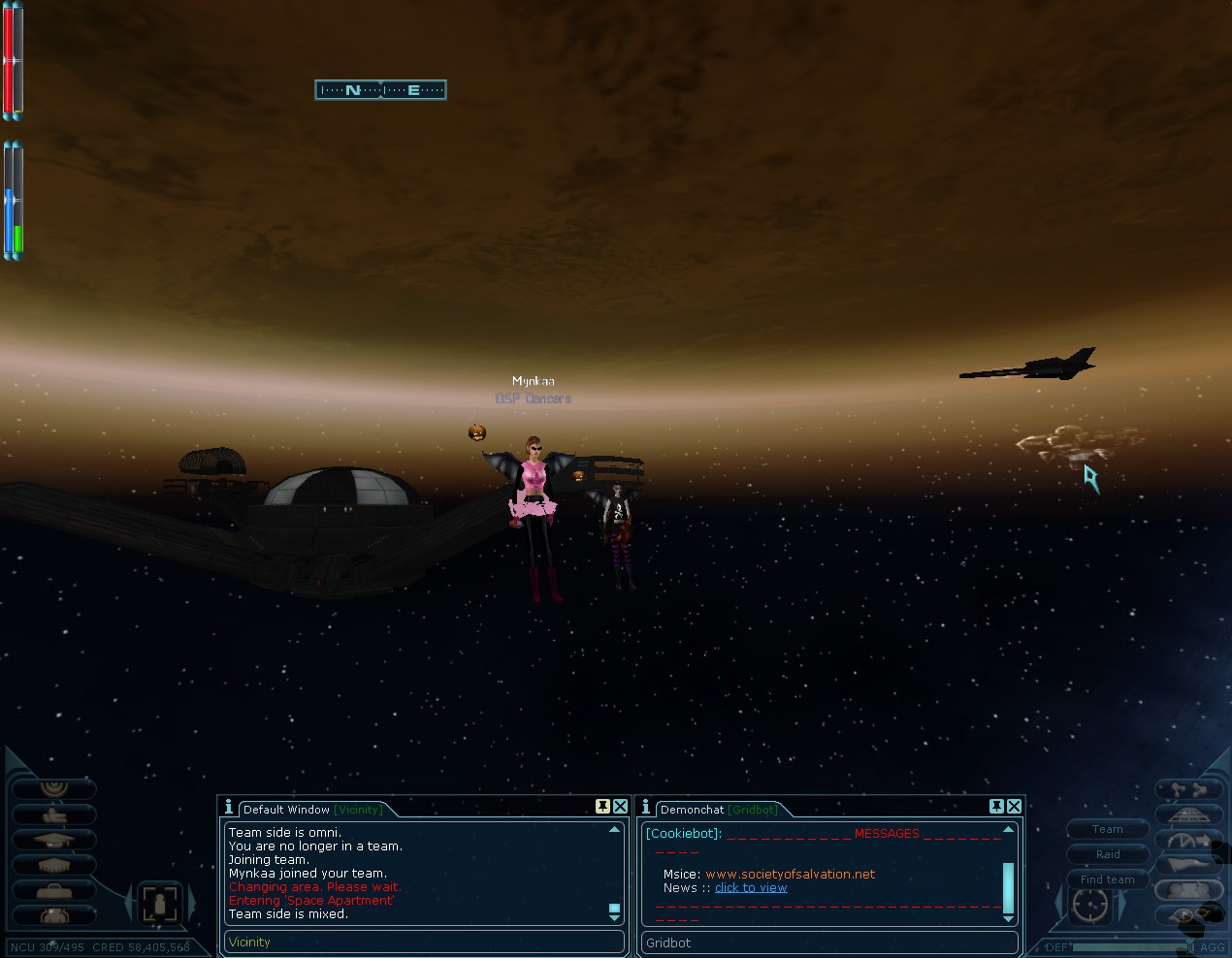1232x958 pixels.
Task: Open the Default Window info icon
Action: coord(229,807)
